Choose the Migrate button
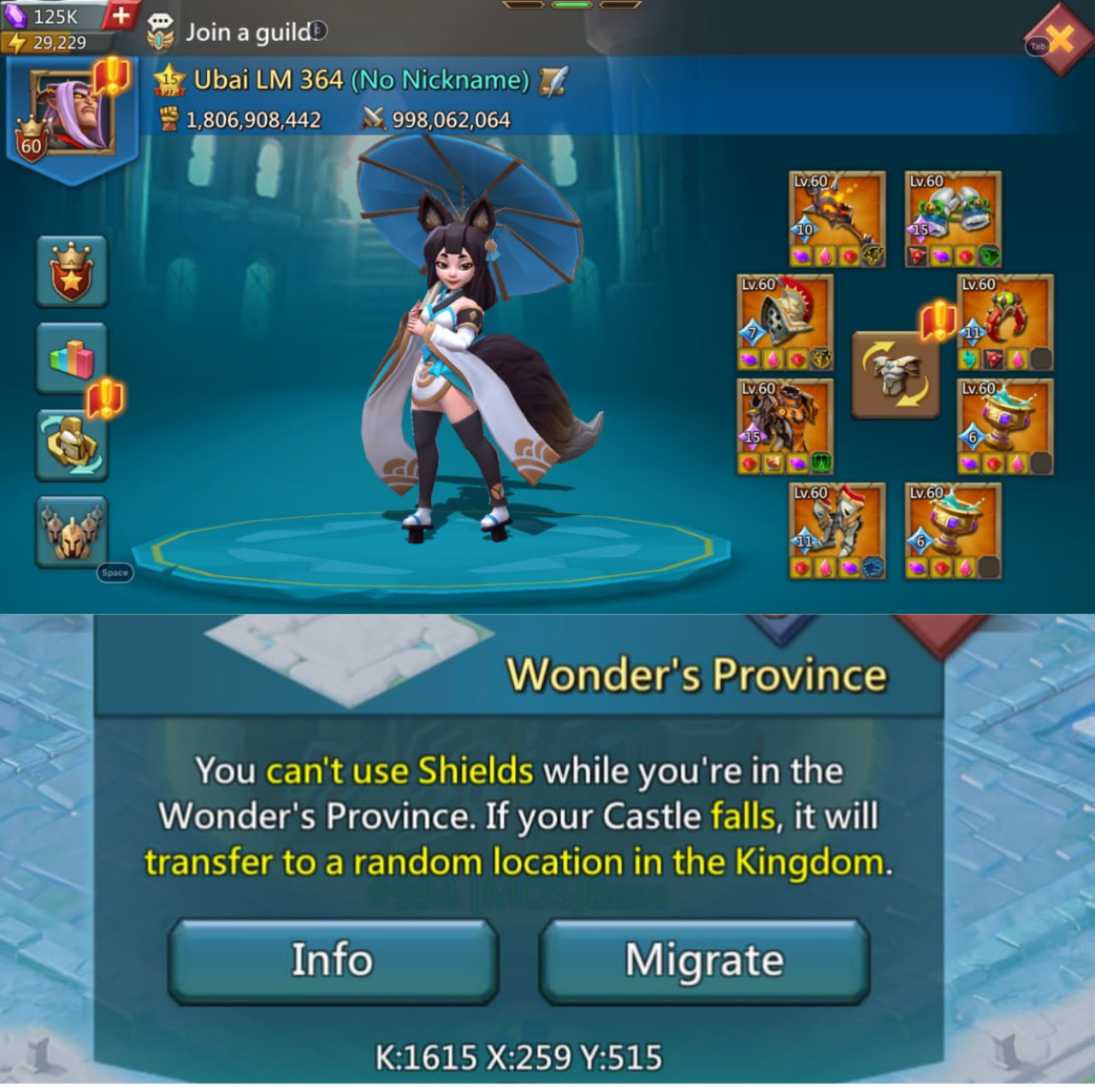Viewport: 1095px width, 1092px height. point(704,960)
